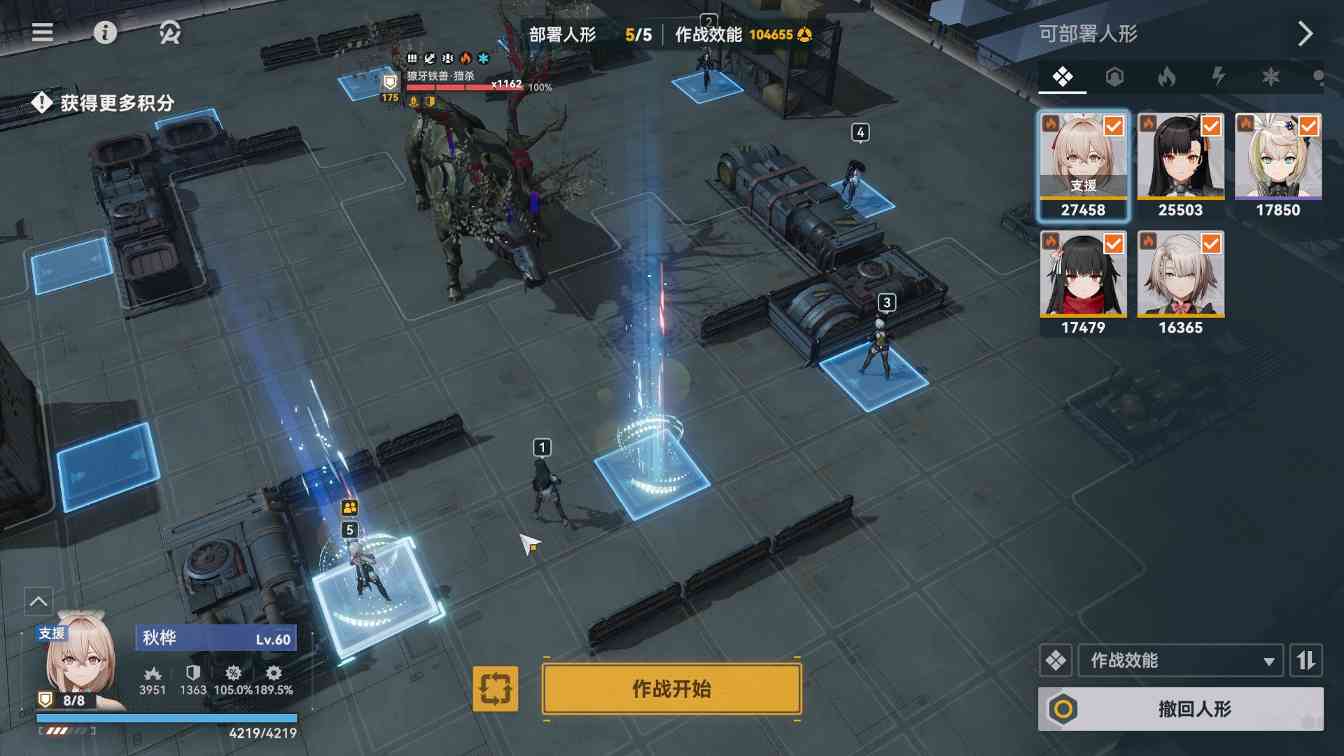1344x756 pixels.
Task: Open the 作战效能 sort dropdown
Action: point(1181,660)
